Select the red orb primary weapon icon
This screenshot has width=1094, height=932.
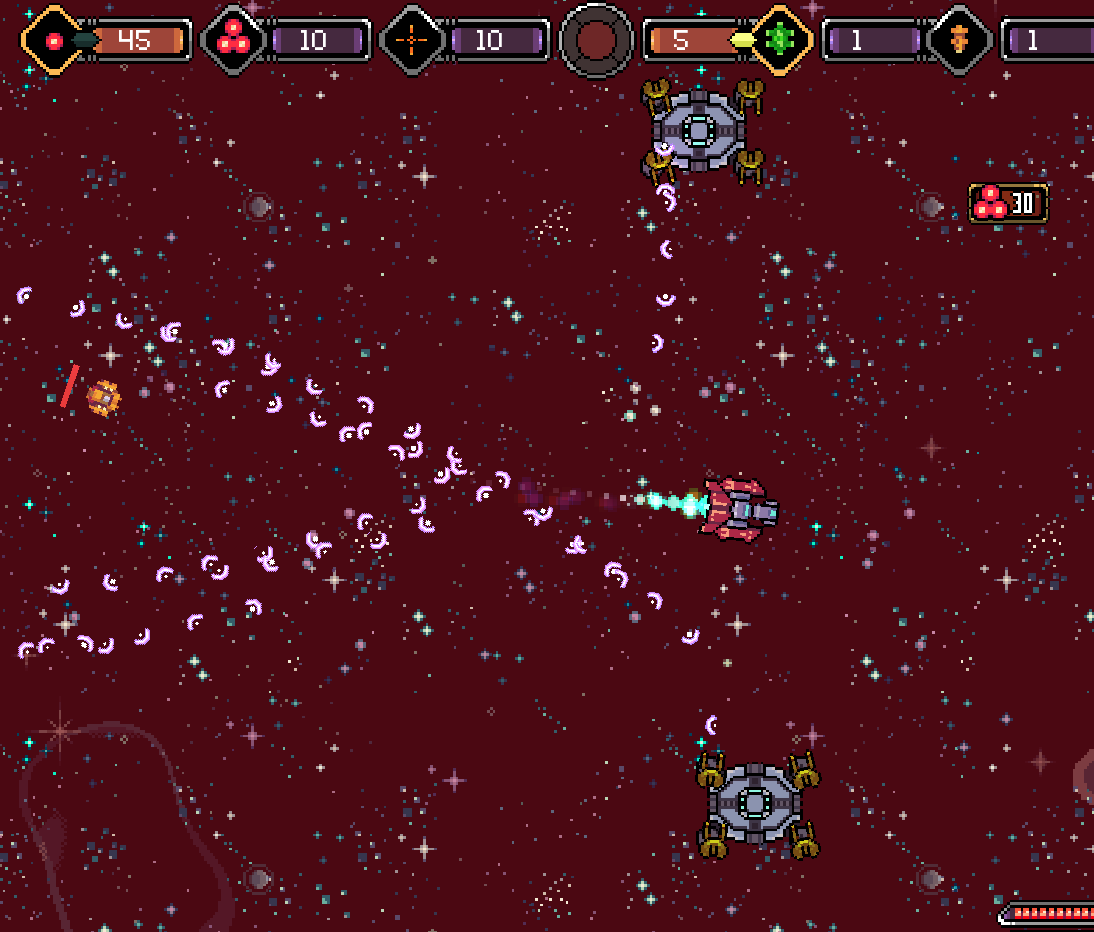55,41
